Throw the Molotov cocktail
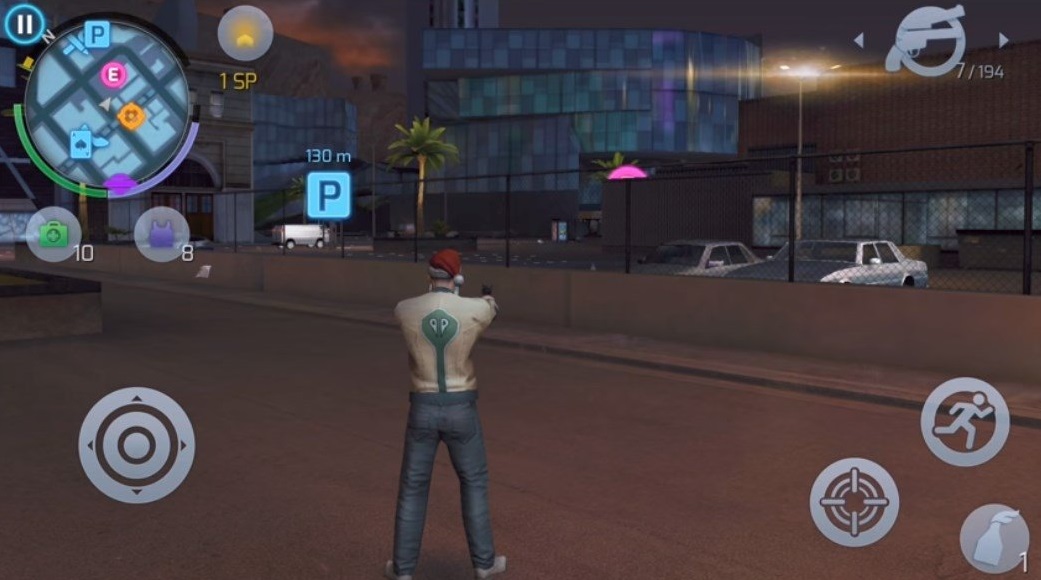Viewport: 1041px width, 580px height. [x=994, y=538]
